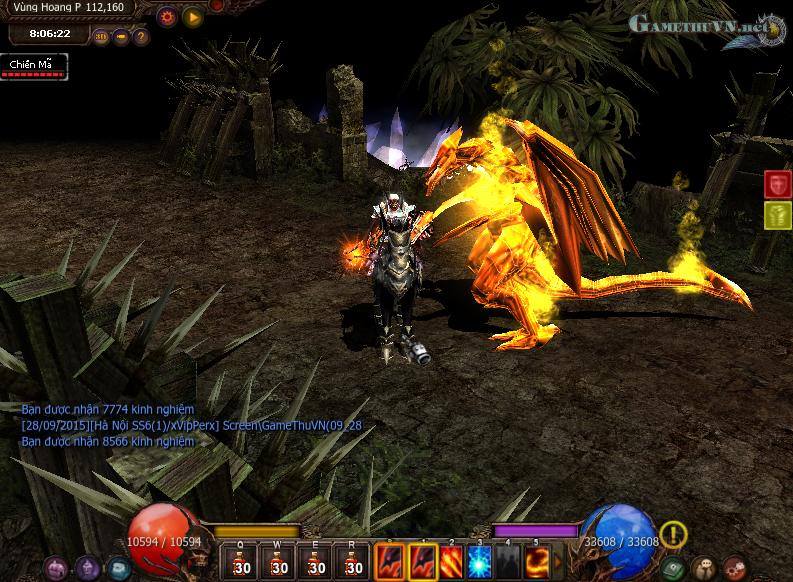Image resolution: width=793 pixels, height=582 pixels.
Task: Select the Chiến Mã mount status panel
Action: (34, 66)
